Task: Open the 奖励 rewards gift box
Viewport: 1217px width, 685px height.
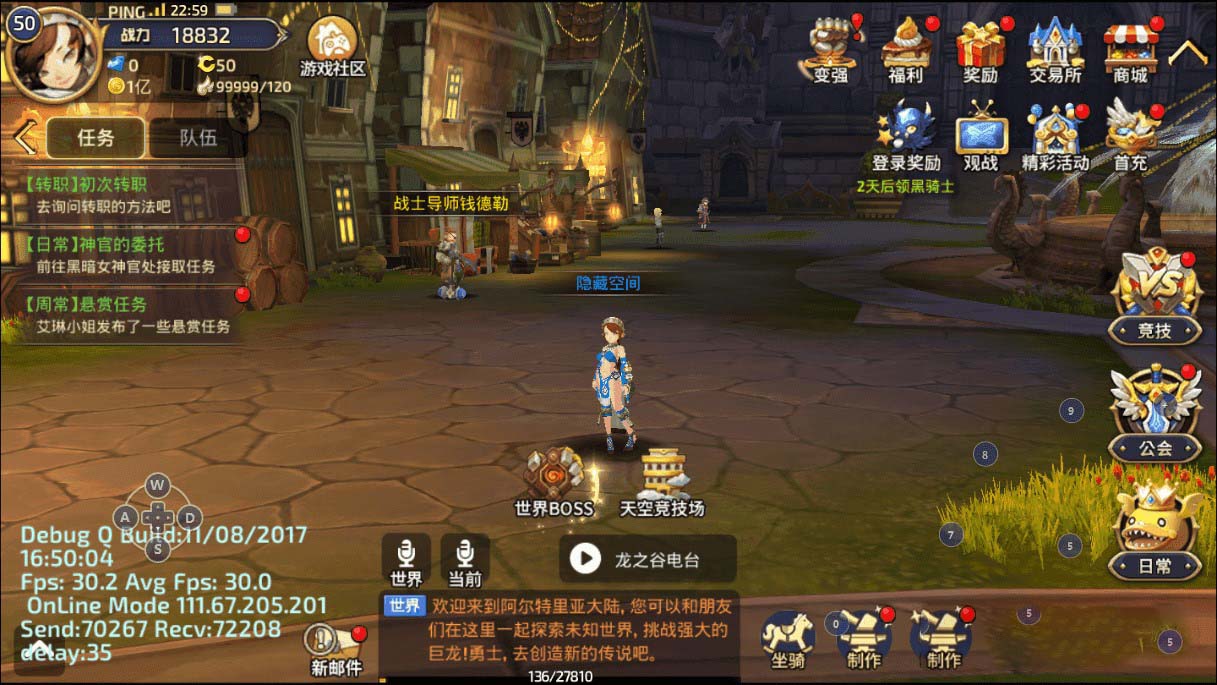Action: pyautogui.click(x=980, y=48)
